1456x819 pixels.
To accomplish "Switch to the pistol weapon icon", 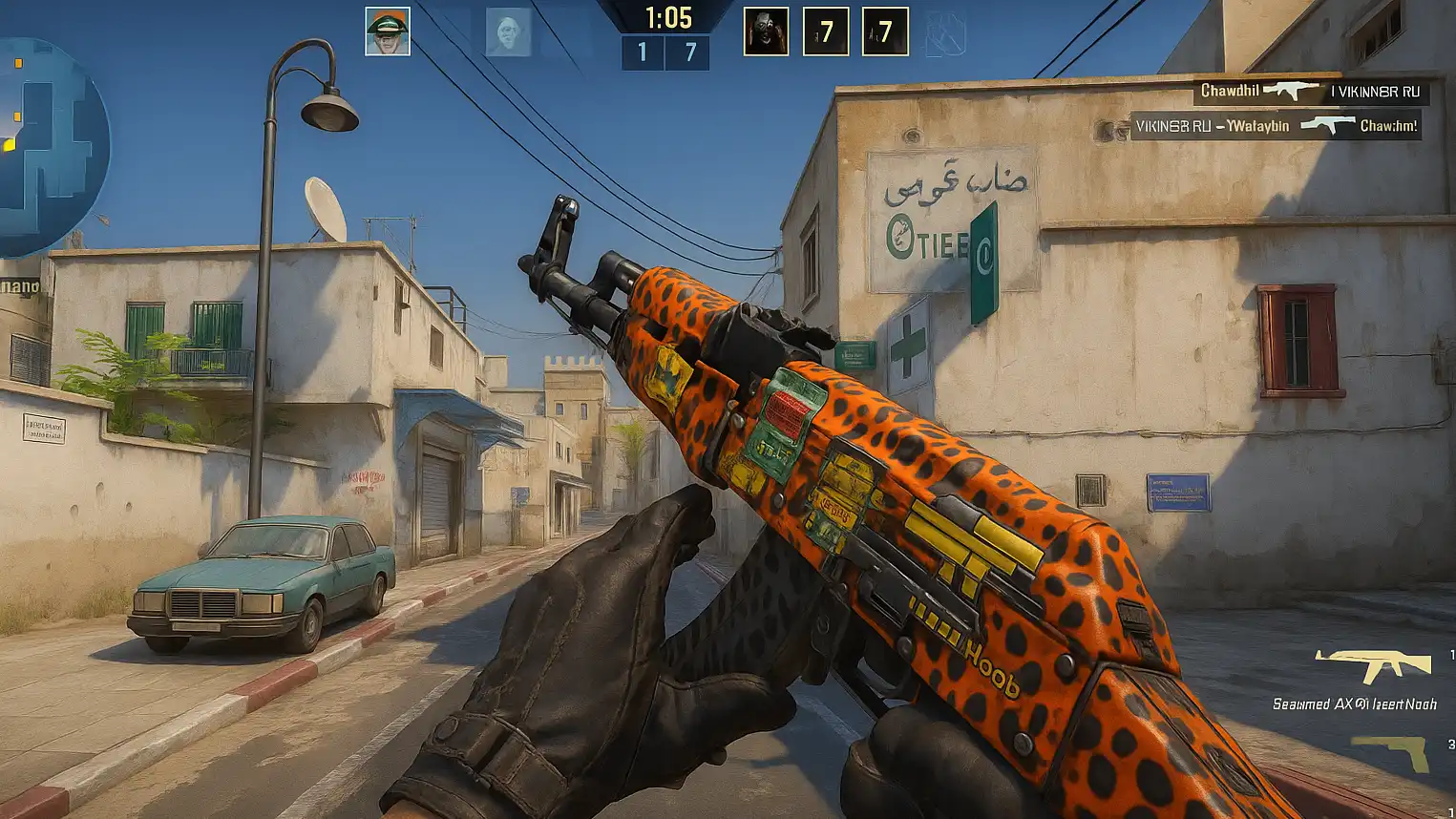I will click(x=1391, y=752).
